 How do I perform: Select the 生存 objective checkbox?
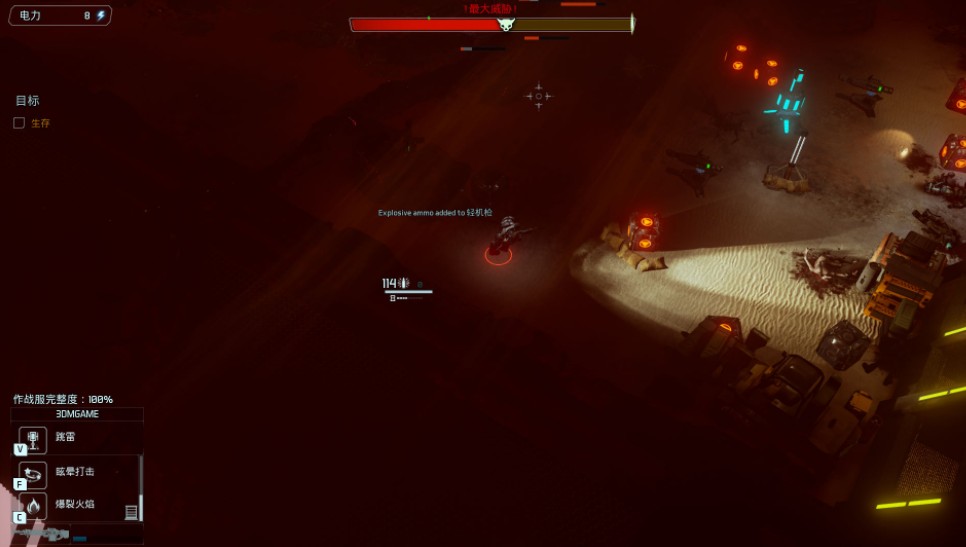19,123
